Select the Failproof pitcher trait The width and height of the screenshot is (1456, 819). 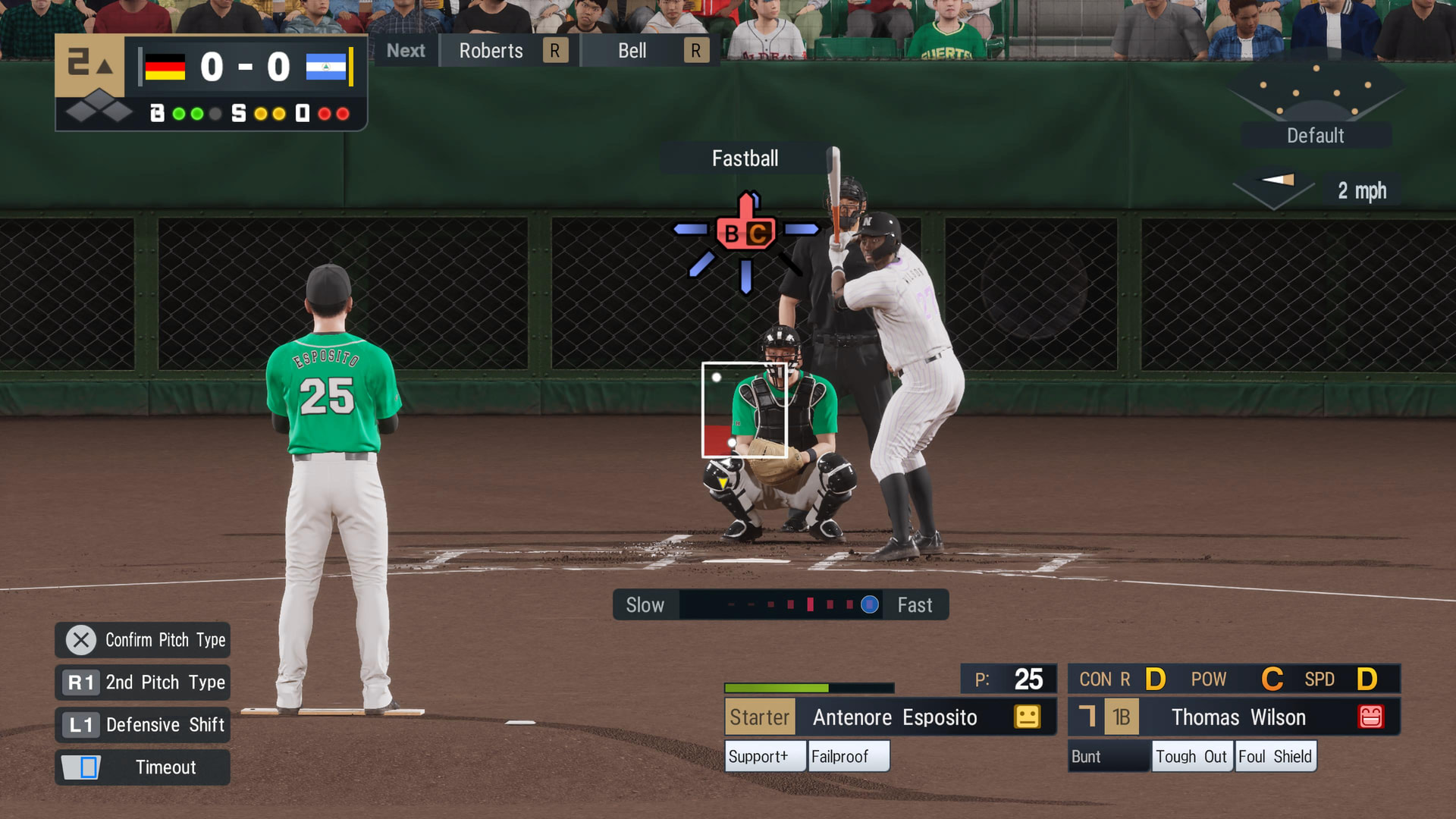click(848, 757)
